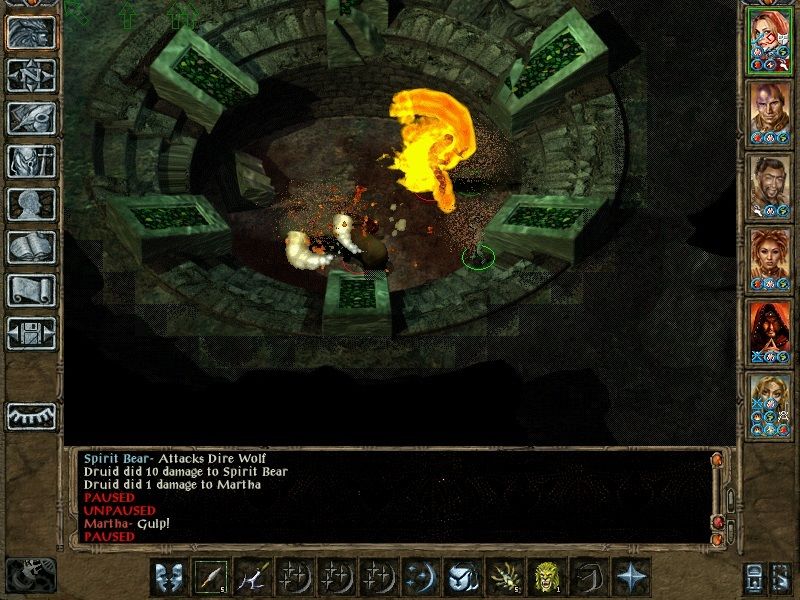Open the mage spellbook
The image size is (800, 600).
[31, 247]
